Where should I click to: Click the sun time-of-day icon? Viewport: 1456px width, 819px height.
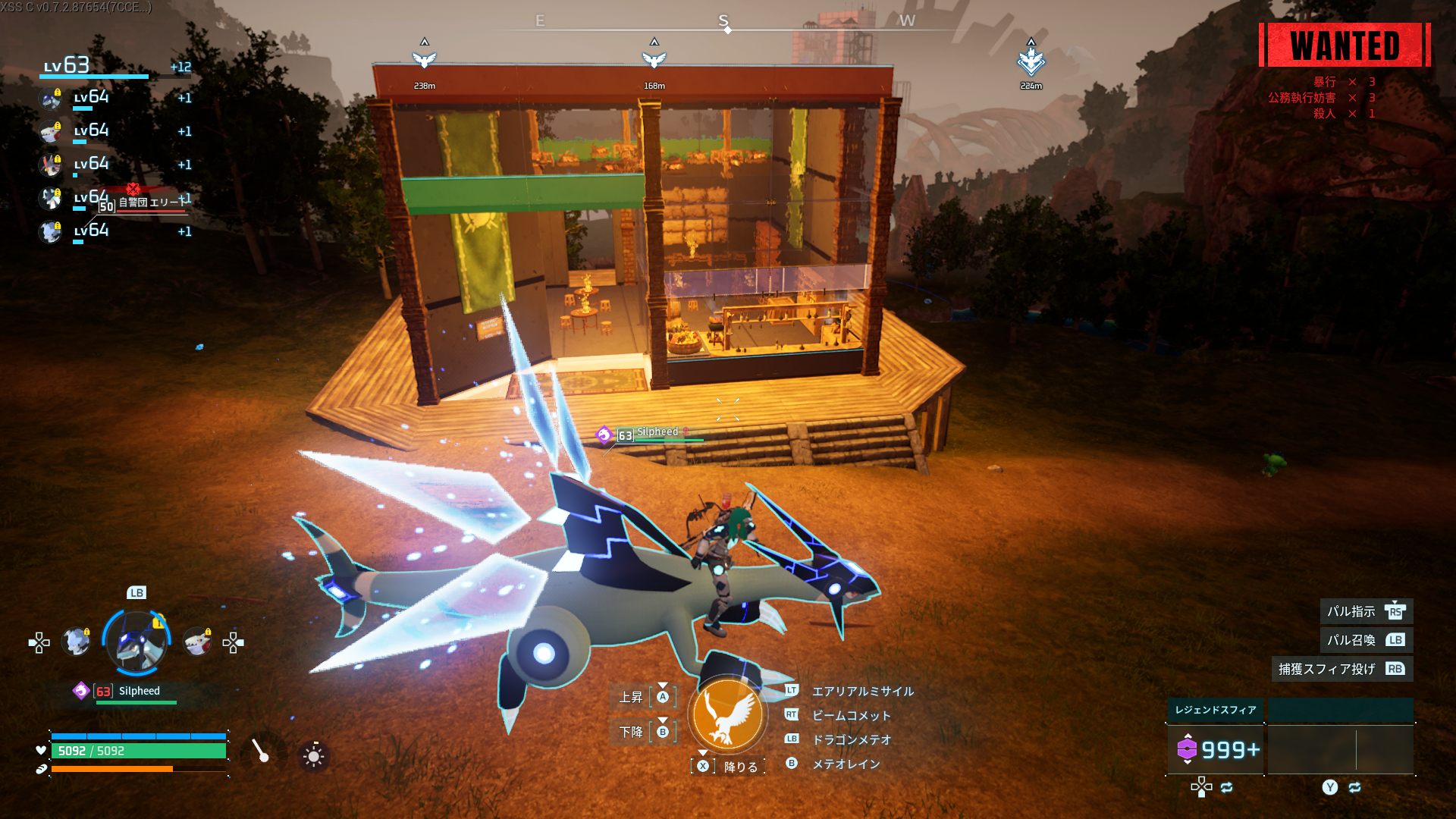pyautogui.click(x=313, y=755)
